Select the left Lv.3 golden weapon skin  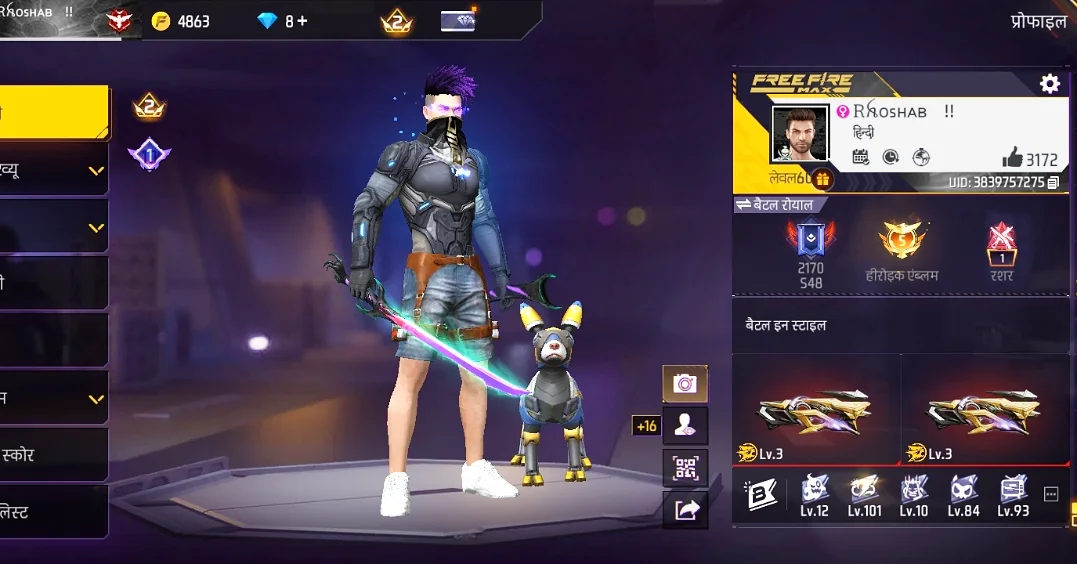(816, 410)
